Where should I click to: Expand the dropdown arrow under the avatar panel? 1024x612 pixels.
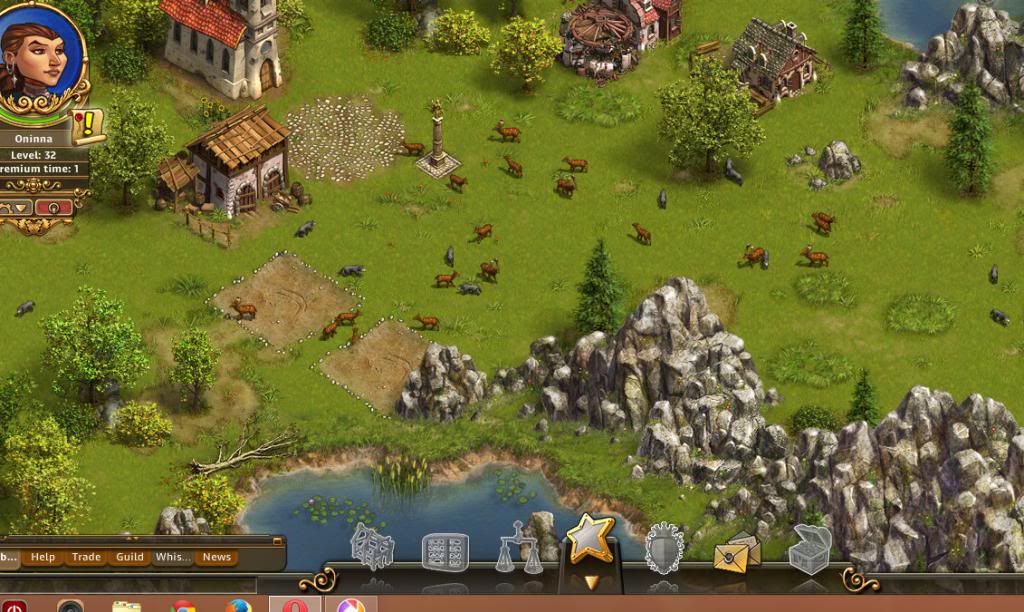pos(18,207)
